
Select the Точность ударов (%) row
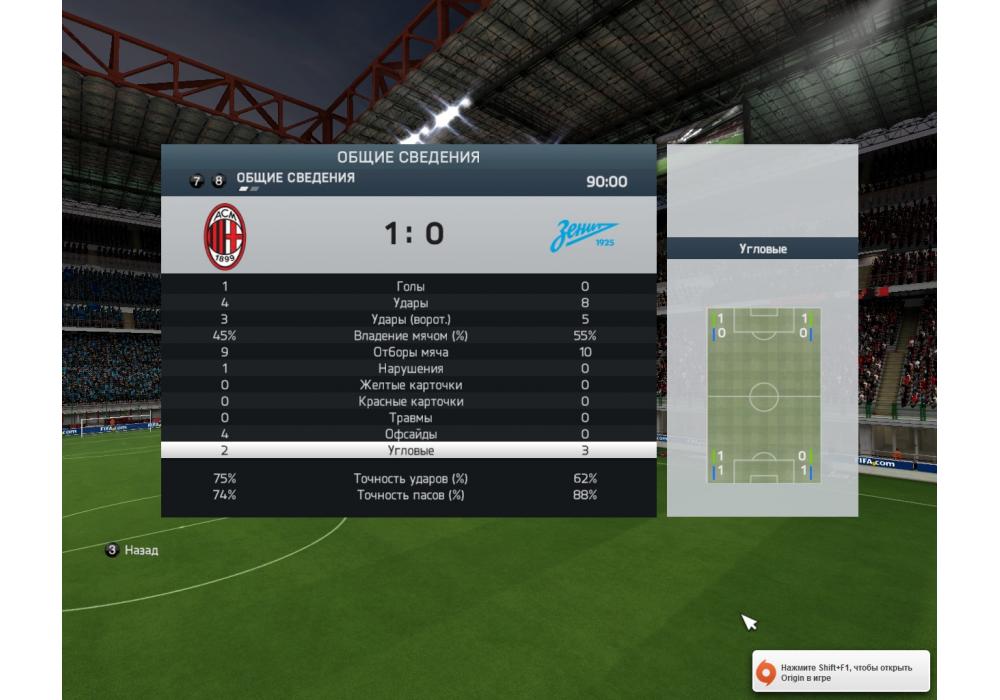pyautogui.click(x=410, y=479)
